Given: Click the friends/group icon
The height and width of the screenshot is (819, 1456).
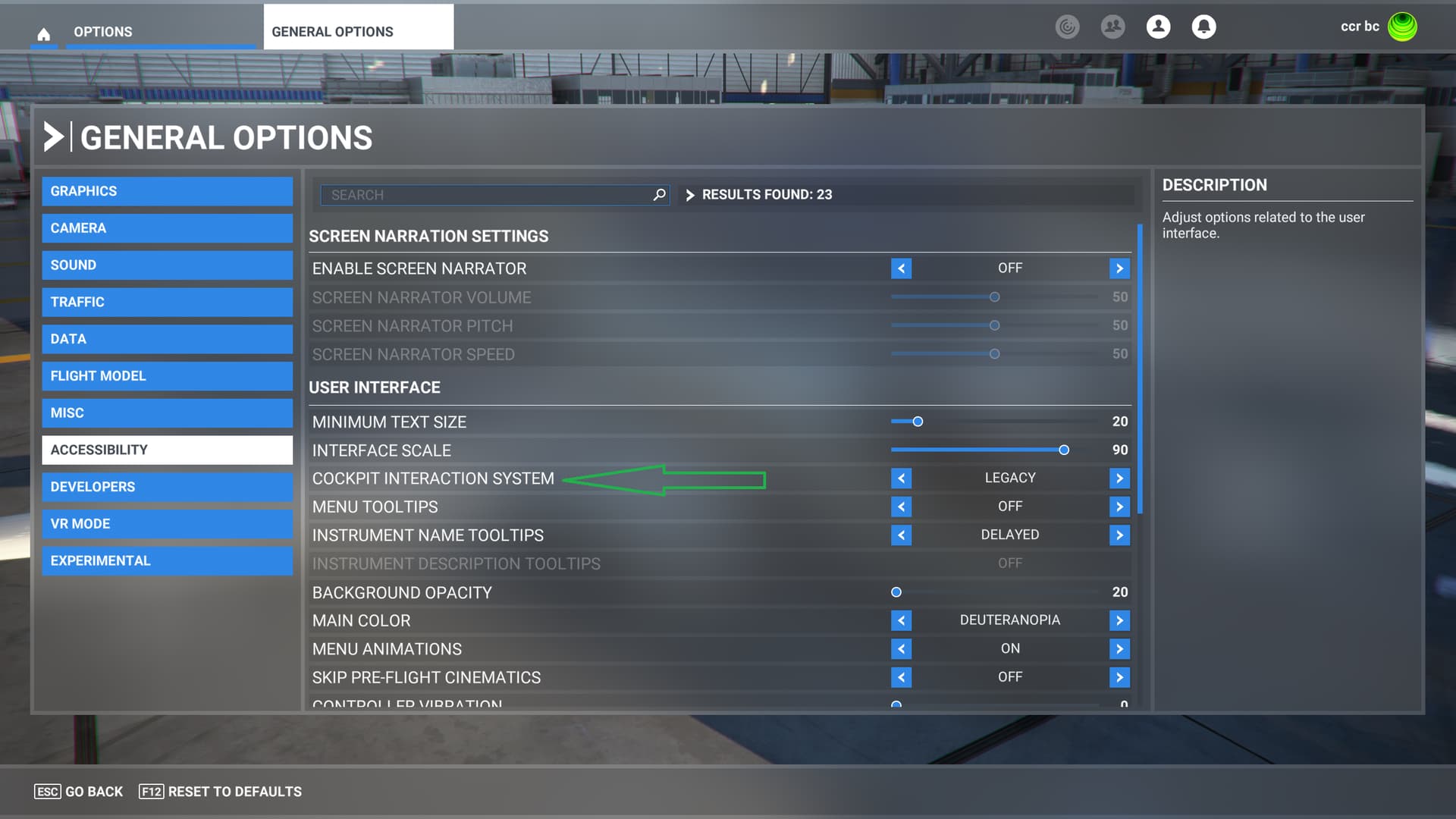Looking at the screenshot, I should [x=1112, y=27].
